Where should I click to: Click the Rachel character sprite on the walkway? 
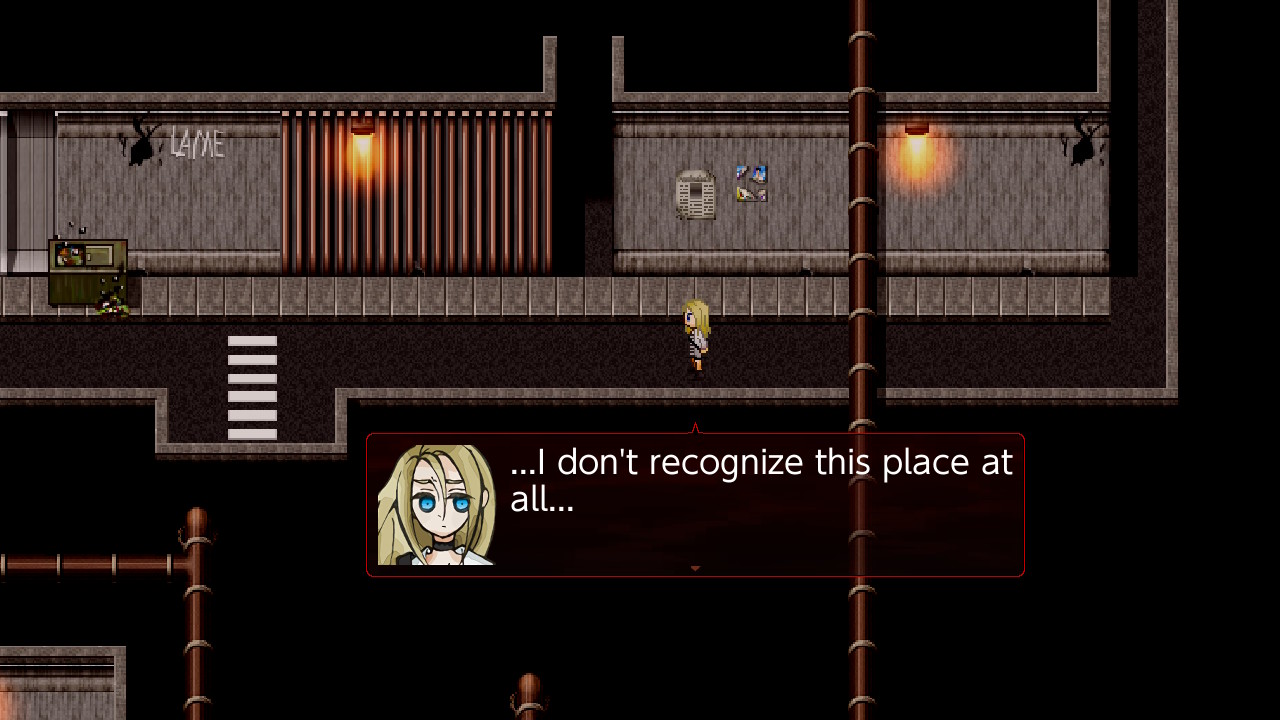(694, 335)
